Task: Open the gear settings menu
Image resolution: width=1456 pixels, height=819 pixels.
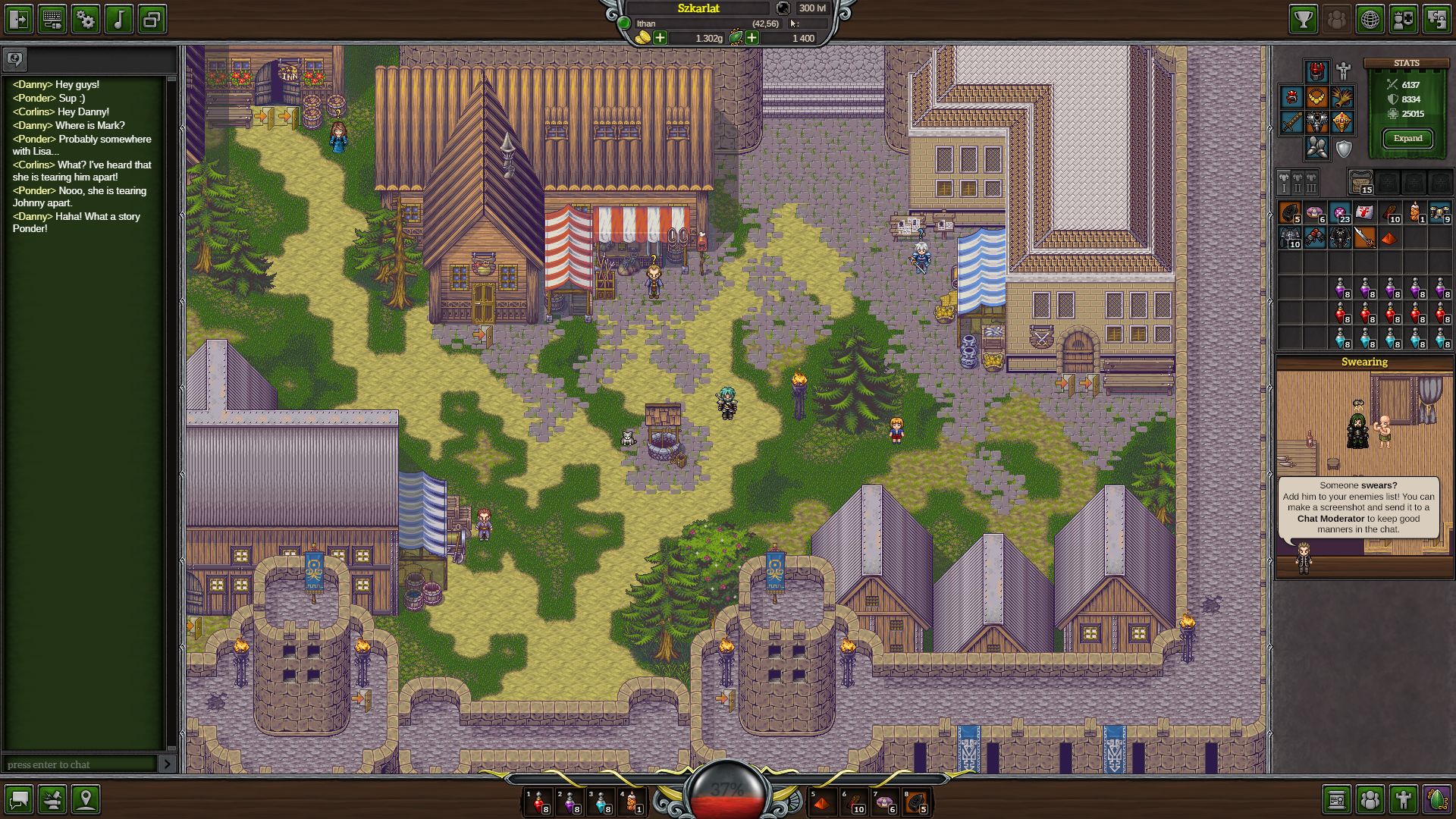Action: pyautogui.click(x=86, y=19)
